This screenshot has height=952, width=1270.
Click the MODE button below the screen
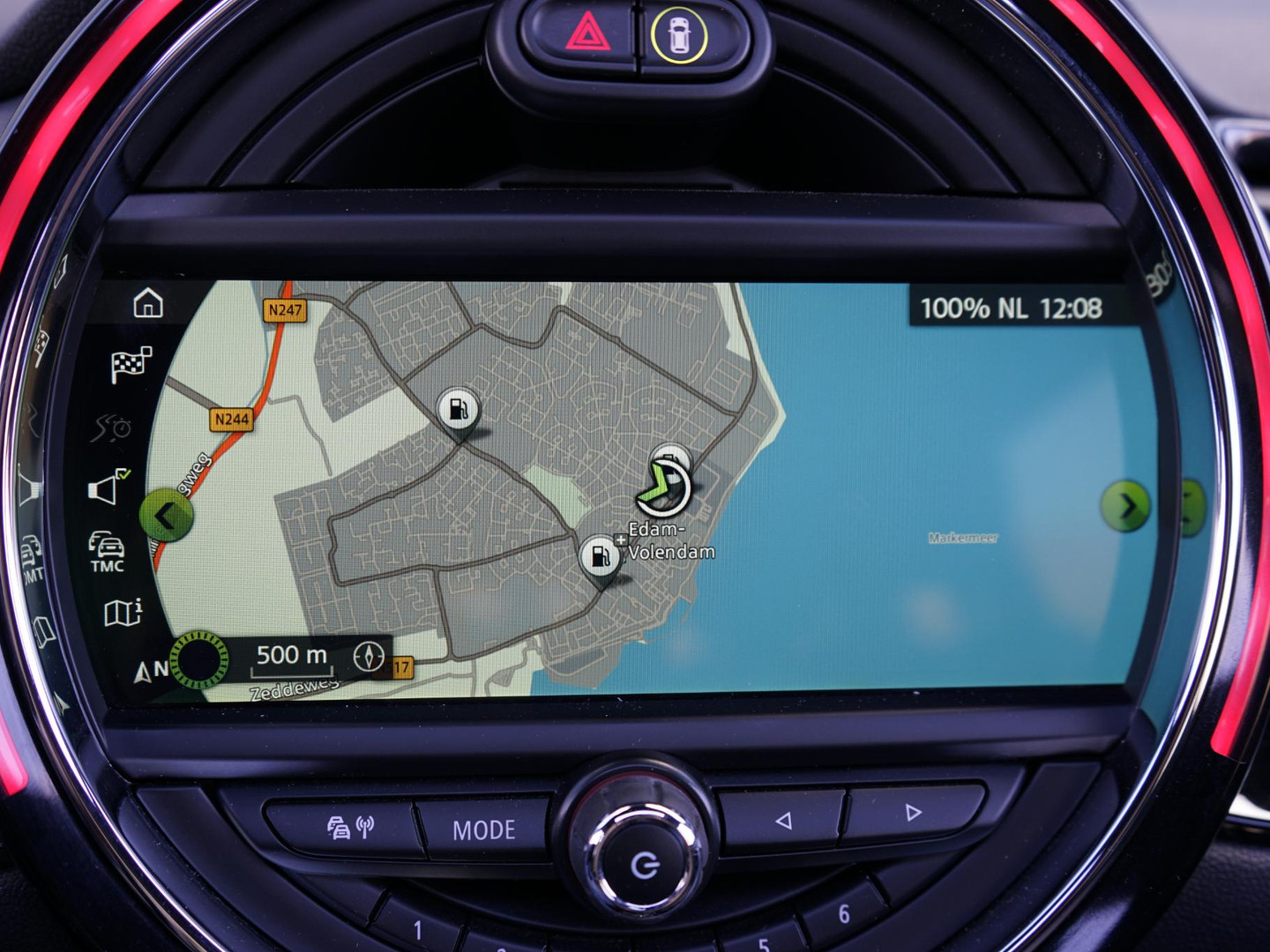pyautogui.click(x=484, y=829)
